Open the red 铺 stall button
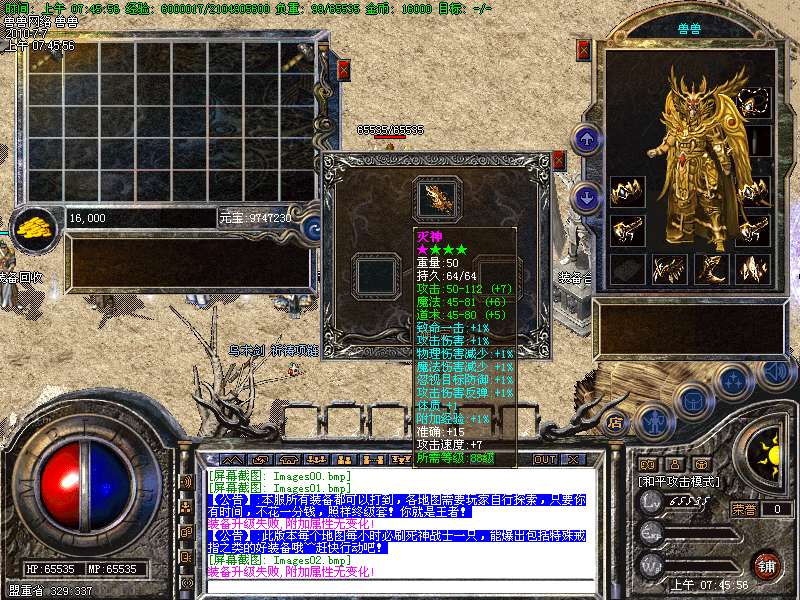 click(x=766, y=564)
